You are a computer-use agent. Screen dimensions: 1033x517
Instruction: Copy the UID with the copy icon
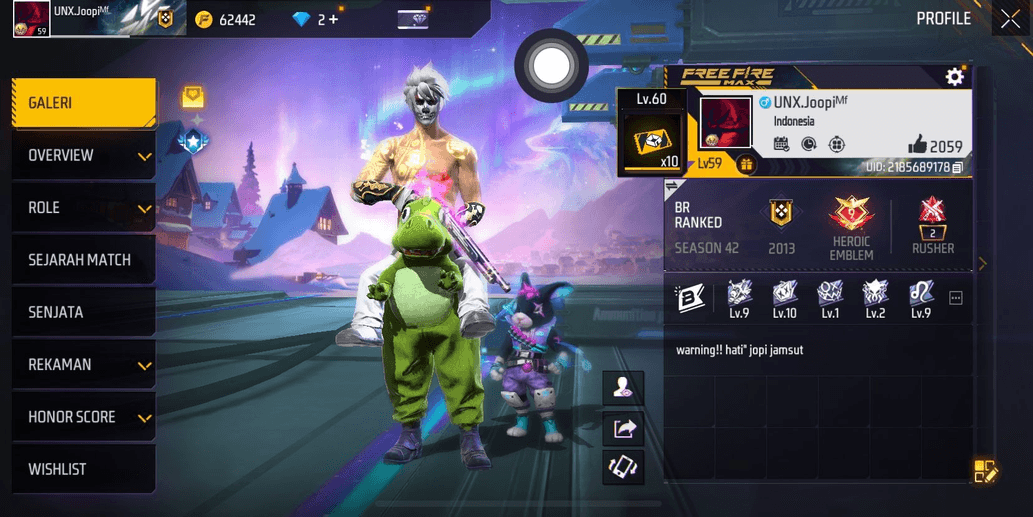pos(958,167)
